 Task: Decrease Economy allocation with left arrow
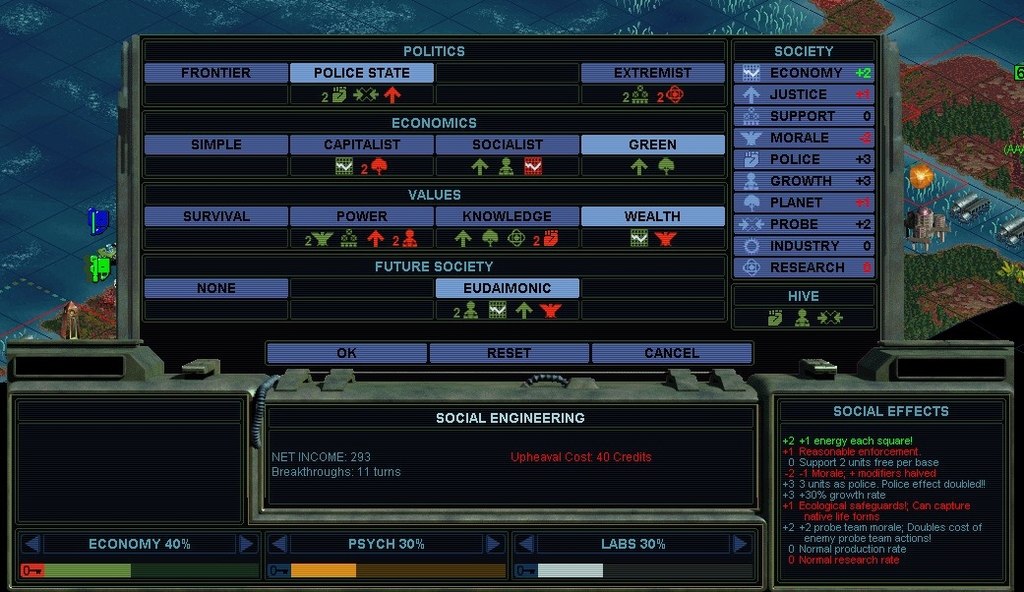point(32,544)
